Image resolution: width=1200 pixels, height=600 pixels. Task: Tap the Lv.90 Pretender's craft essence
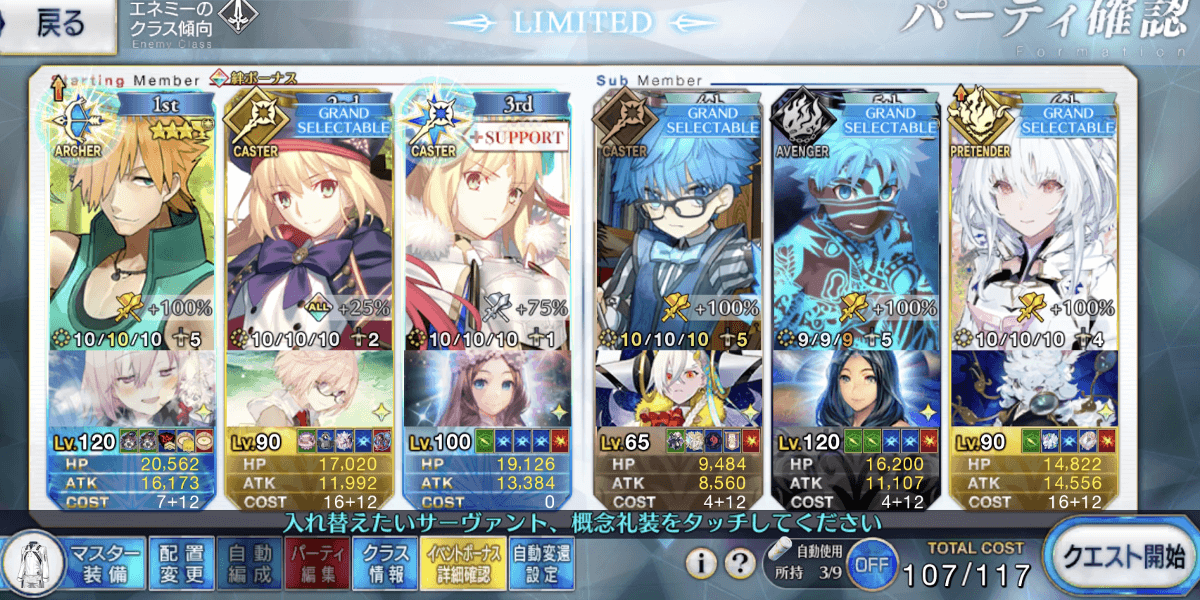[x=1035, y=390]
